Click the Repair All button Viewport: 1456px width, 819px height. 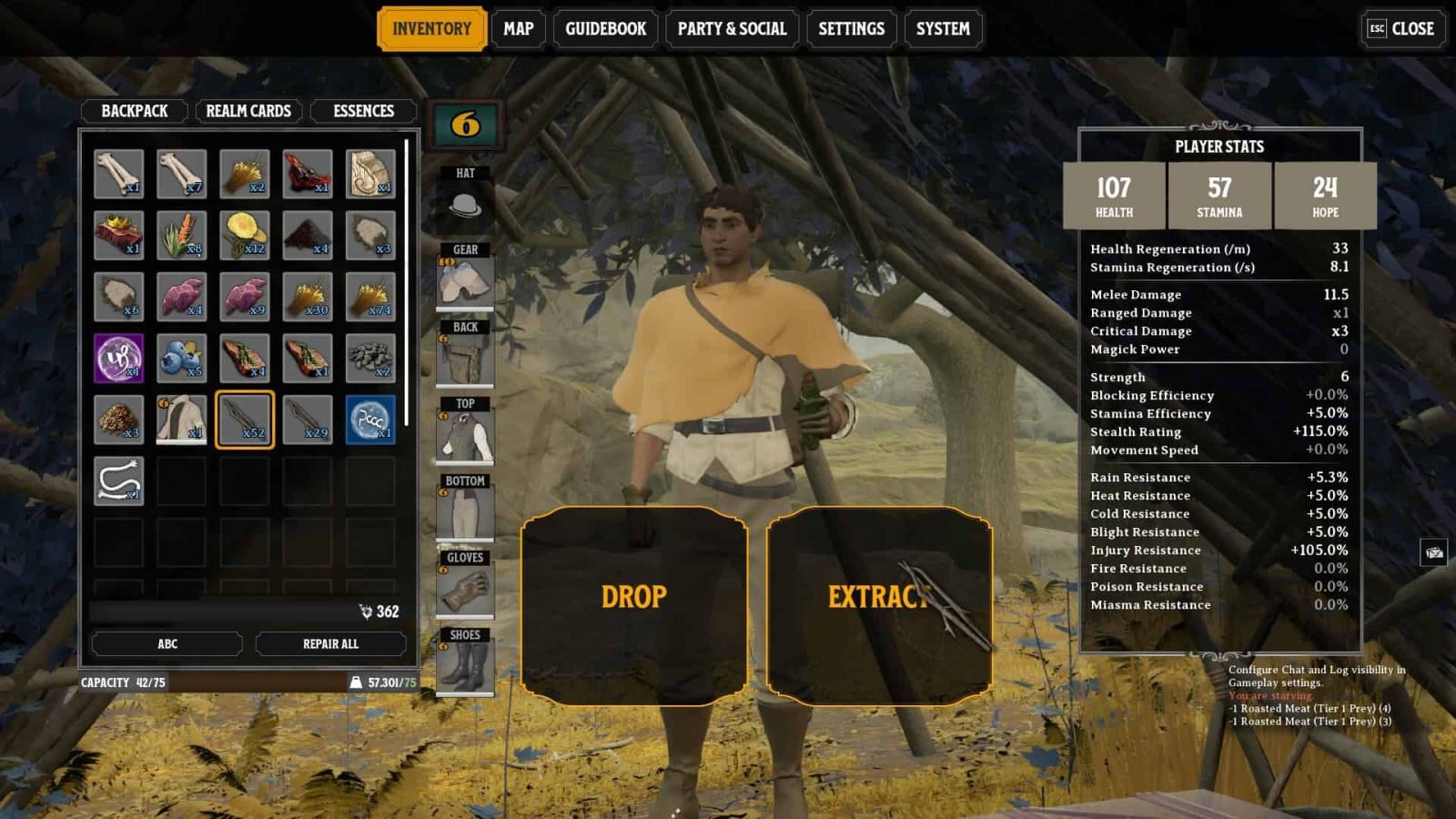click(x=330, y=643)
